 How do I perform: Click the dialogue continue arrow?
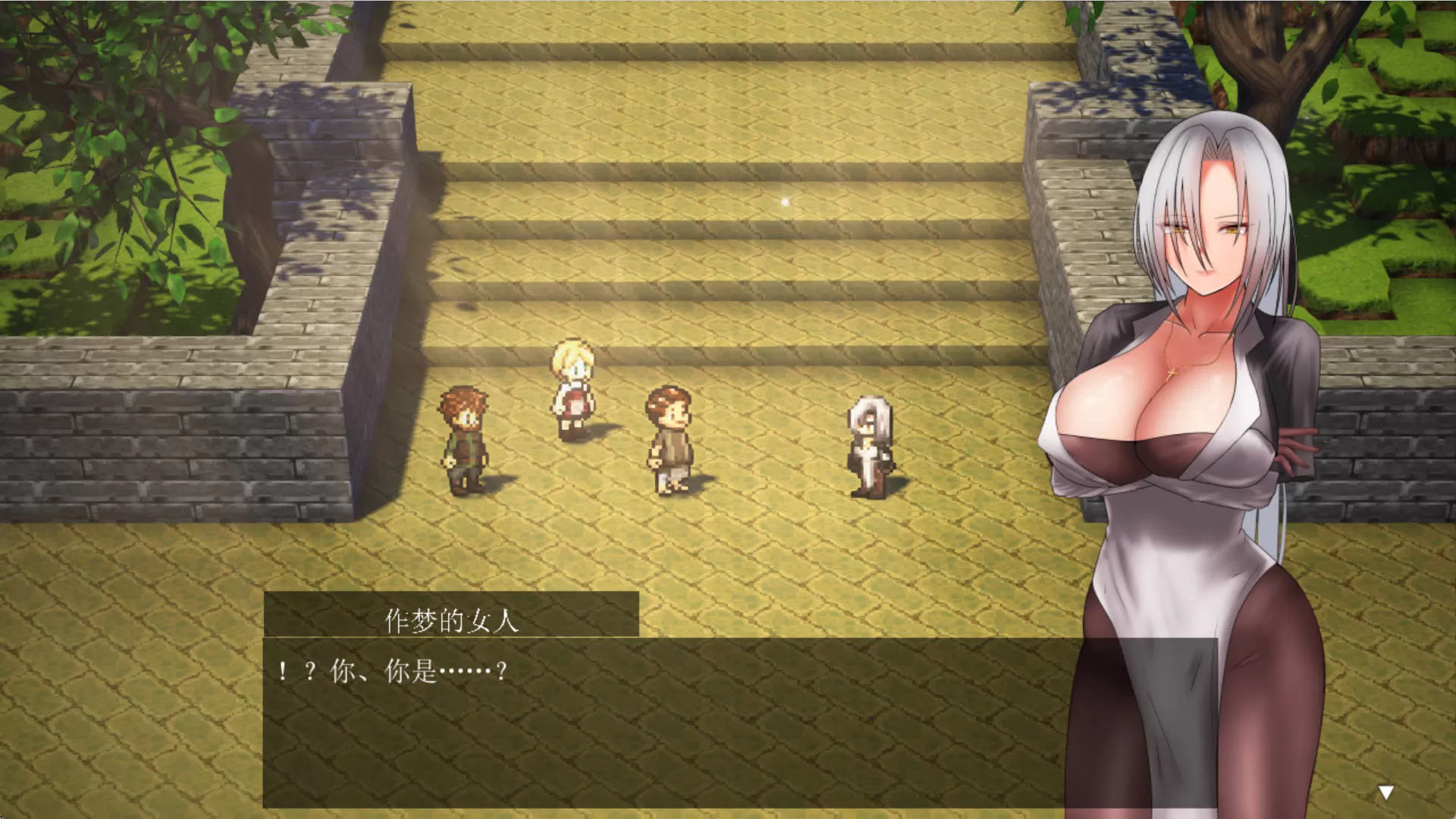coord(1385,793)
